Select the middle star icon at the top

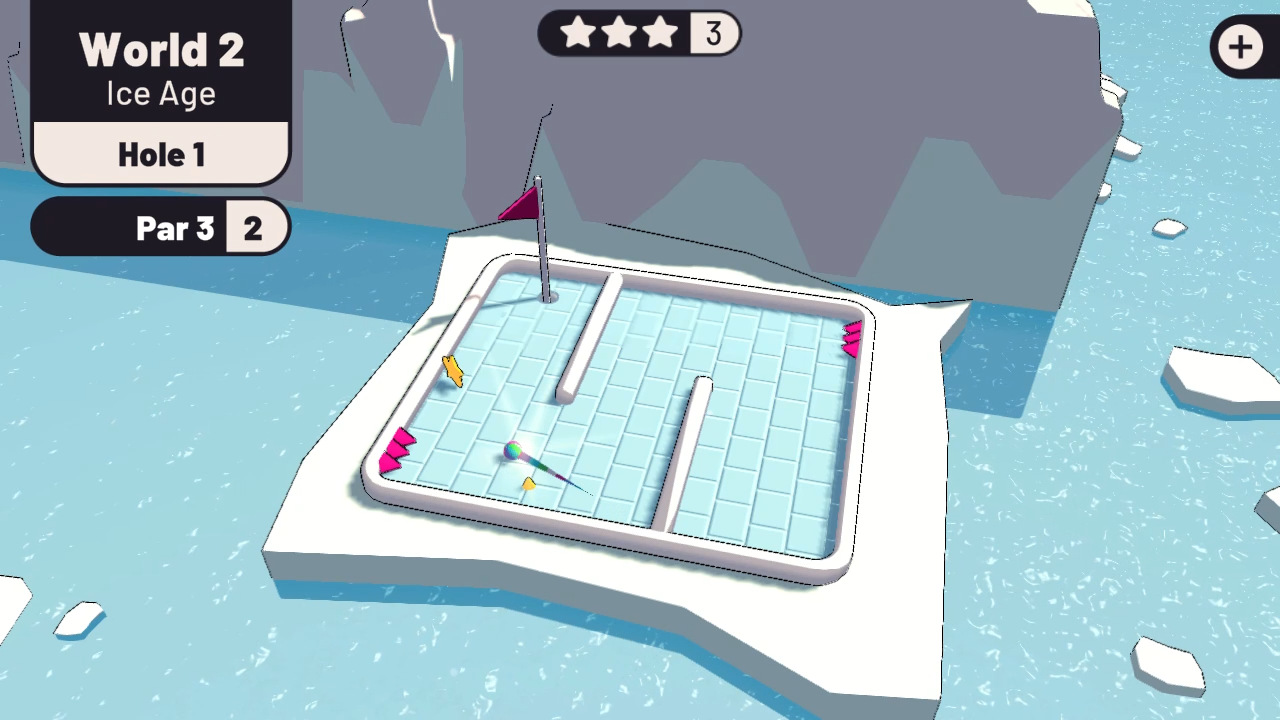[618, 34]
